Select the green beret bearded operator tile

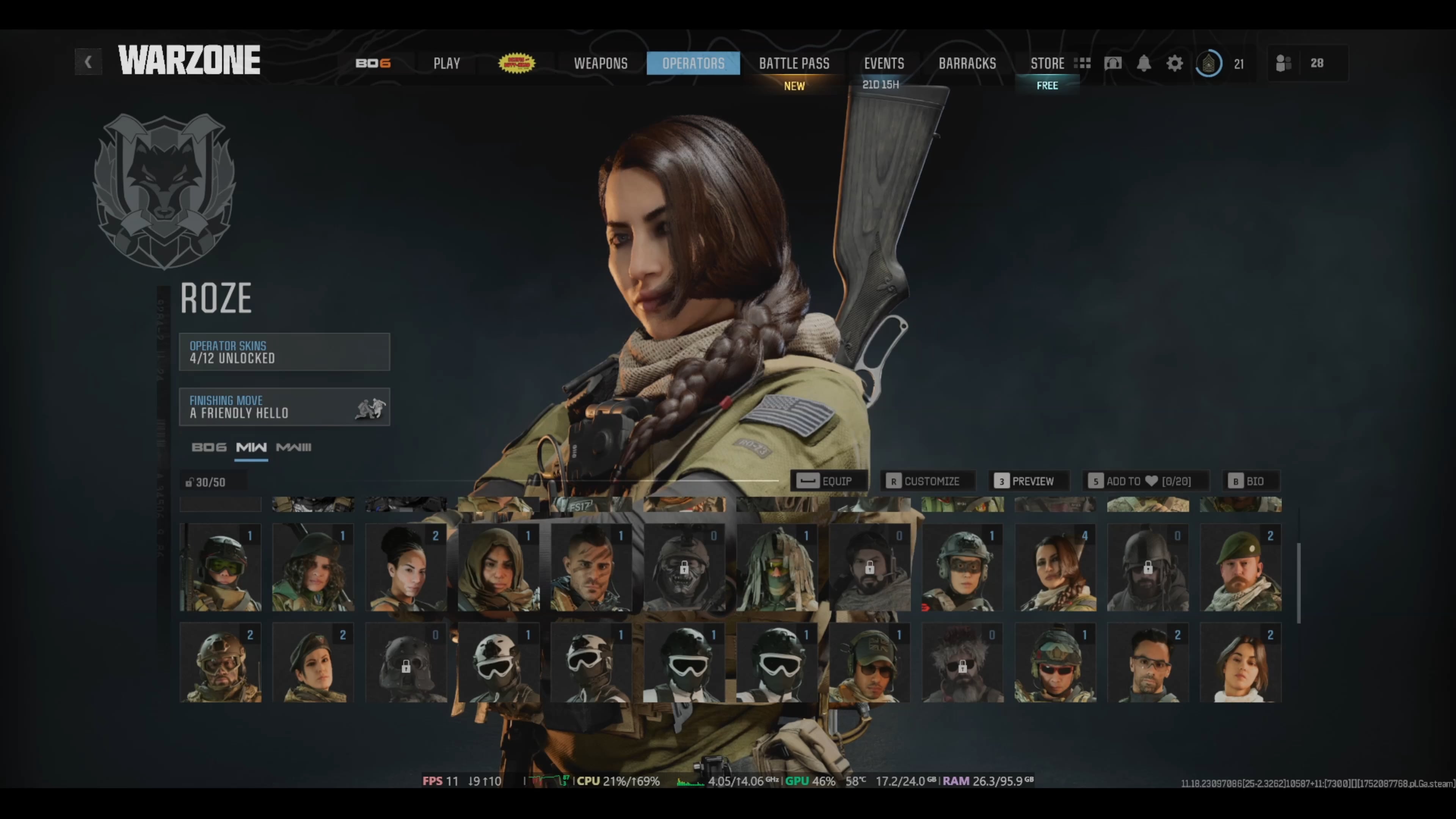click(x=1240, y=568)
